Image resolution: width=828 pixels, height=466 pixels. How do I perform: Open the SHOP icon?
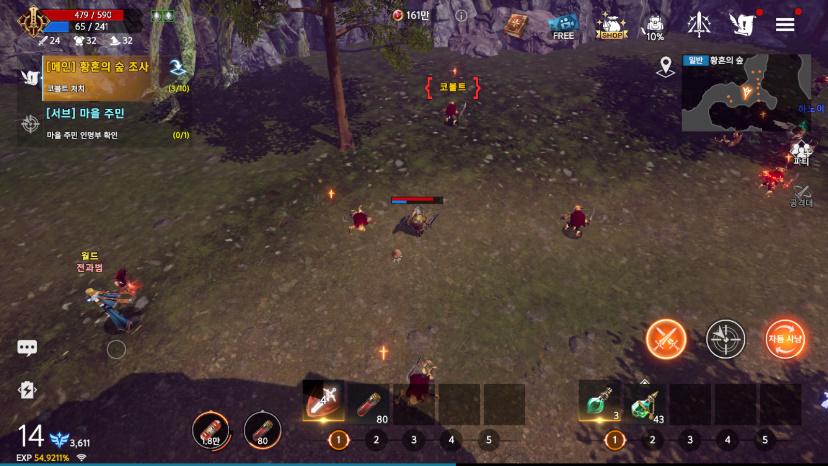611,25
